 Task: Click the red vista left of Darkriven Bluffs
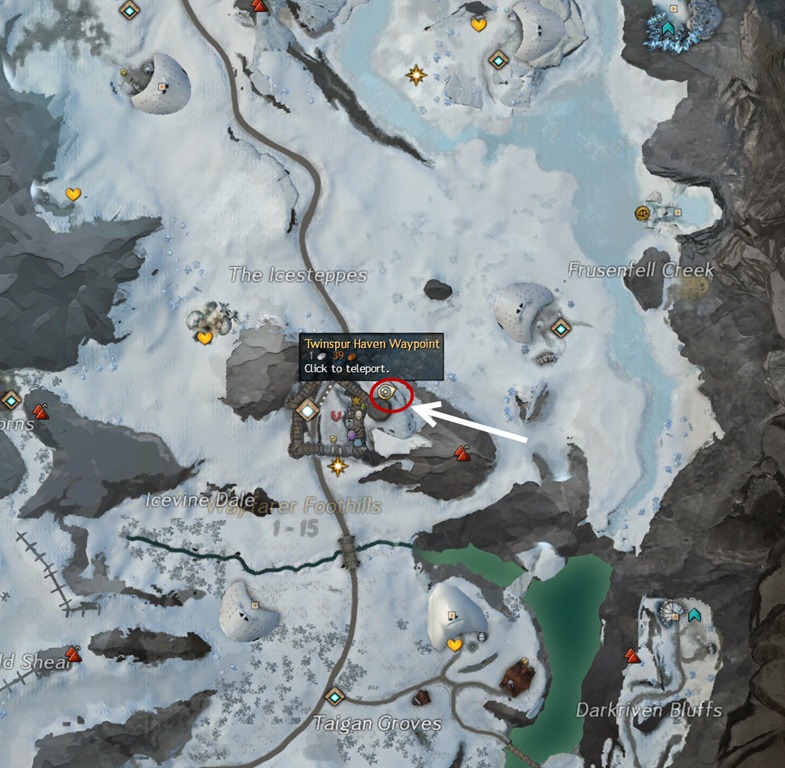[632, 656]
